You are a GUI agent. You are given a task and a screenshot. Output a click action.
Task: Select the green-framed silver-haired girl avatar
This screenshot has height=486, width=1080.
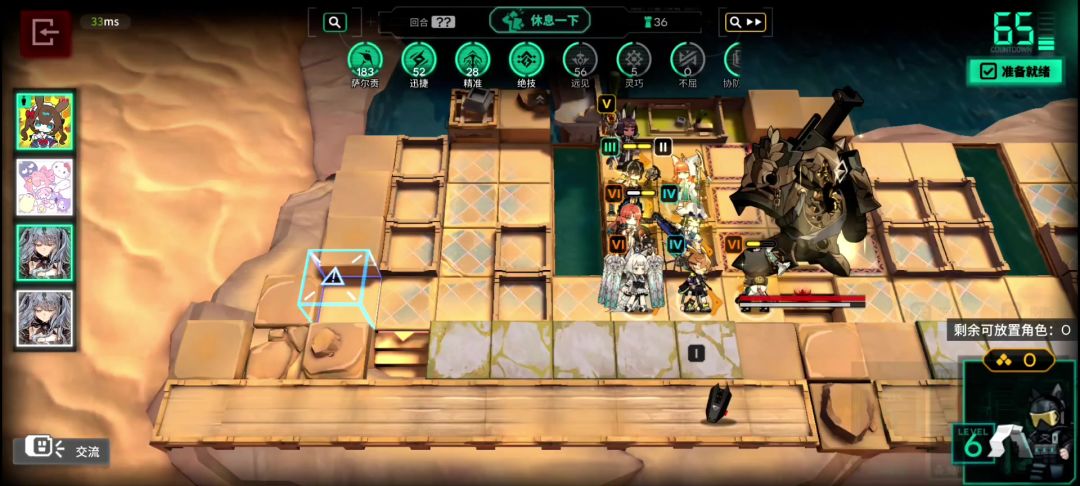point(45,252)
